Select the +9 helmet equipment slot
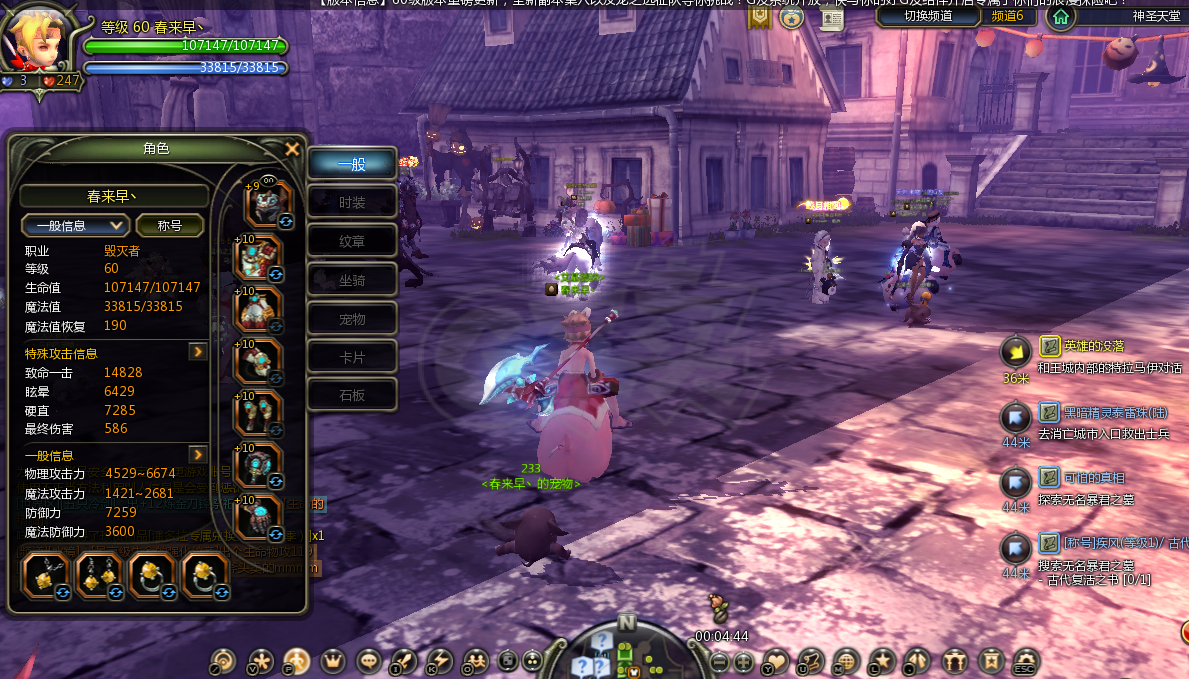The image size is (1189, 679). [x=267, y=203]
